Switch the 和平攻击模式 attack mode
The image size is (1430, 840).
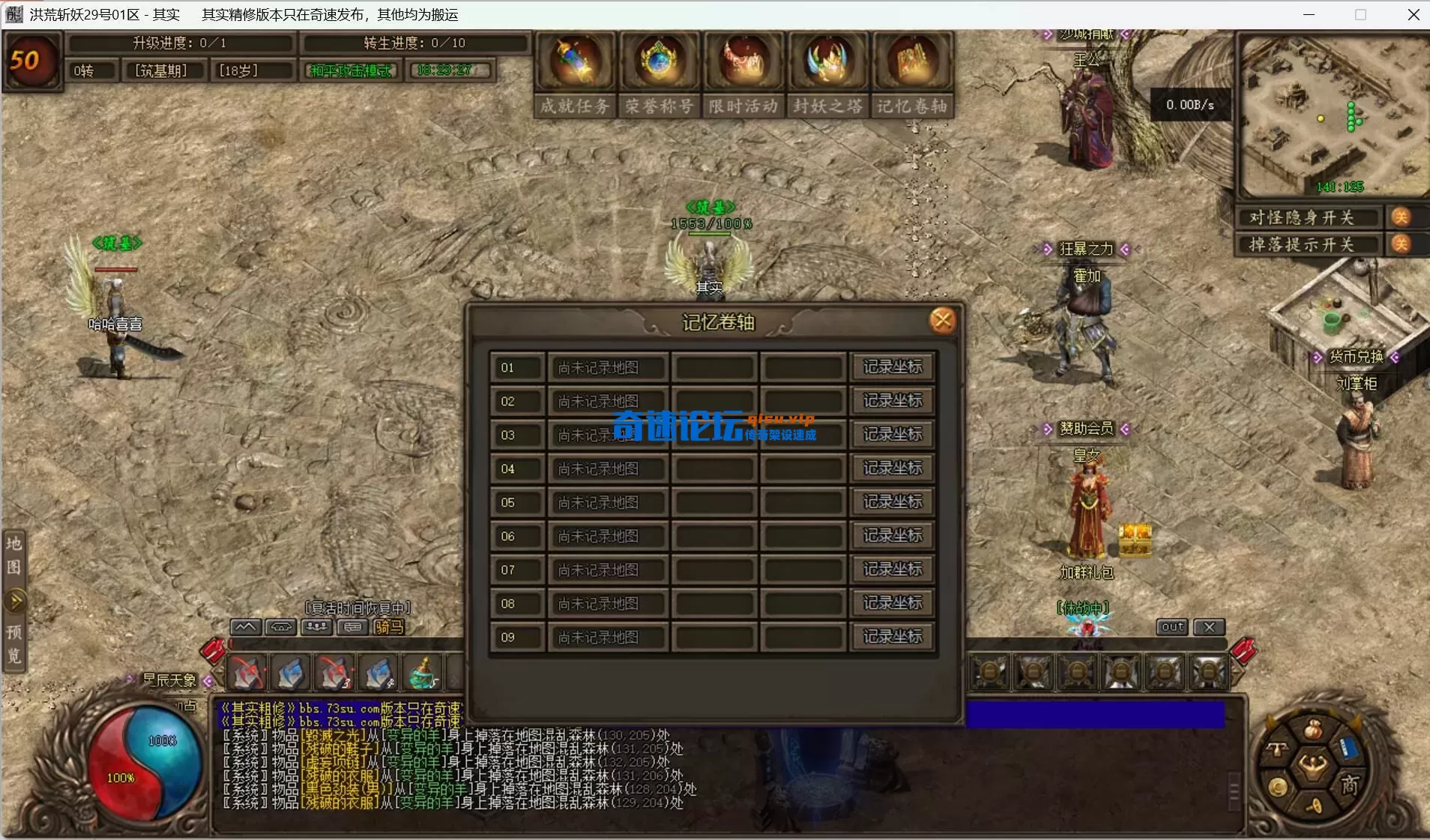[x=351, y=70]
